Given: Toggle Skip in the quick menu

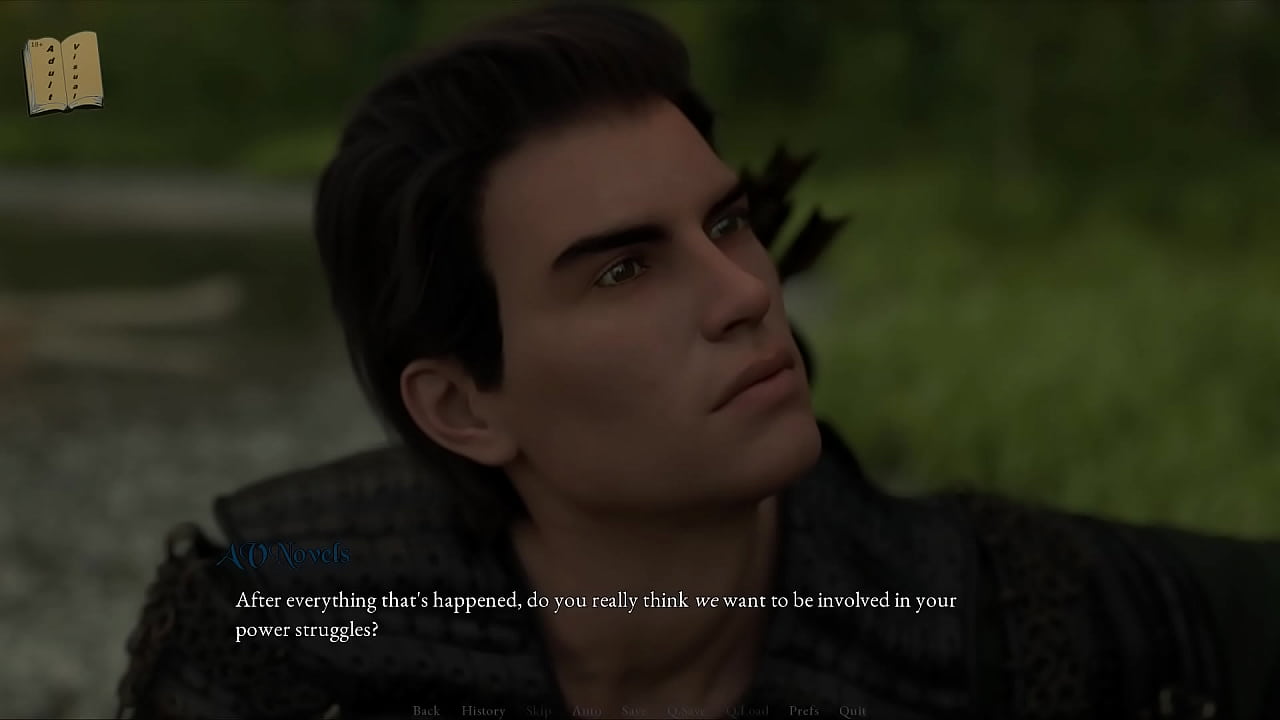Looking at the screenshot, I should [x=538, y=711].
